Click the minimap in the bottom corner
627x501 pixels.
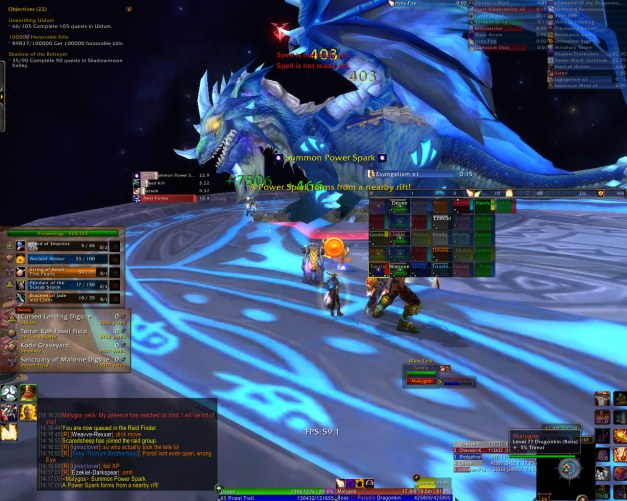click(569, 468)
